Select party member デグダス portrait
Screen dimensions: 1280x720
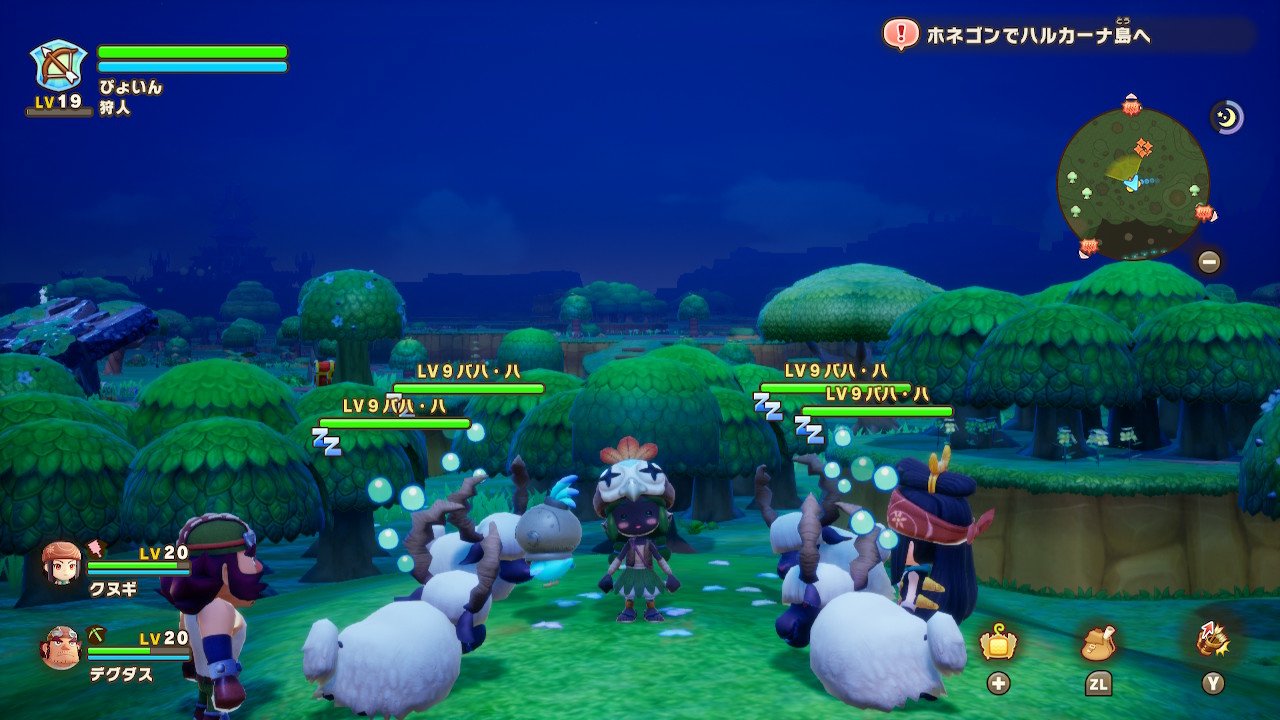tap(61, 648)
